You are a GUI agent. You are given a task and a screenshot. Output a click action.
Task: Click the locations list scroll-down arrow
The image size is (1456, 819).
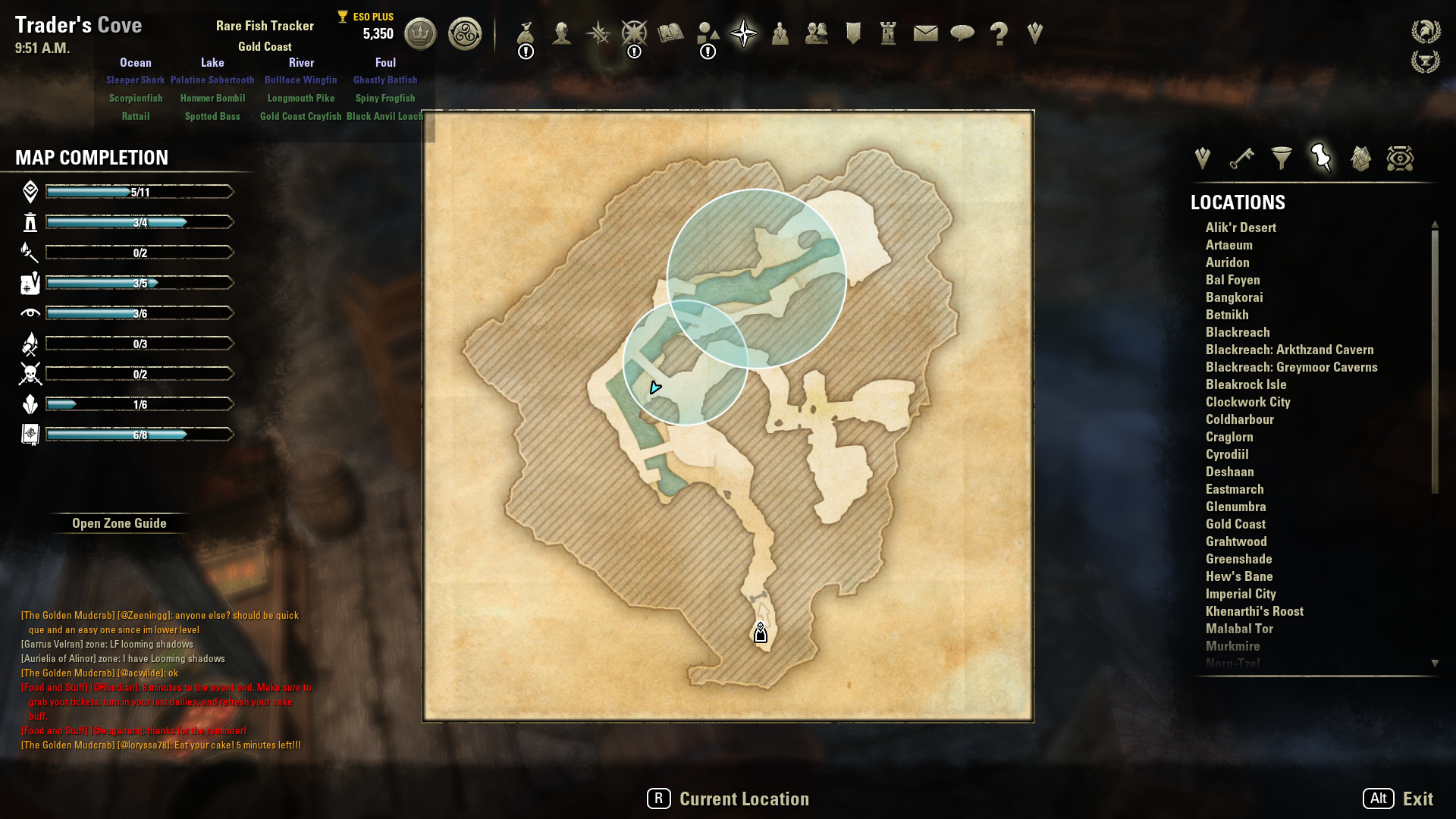[1435, 664]
